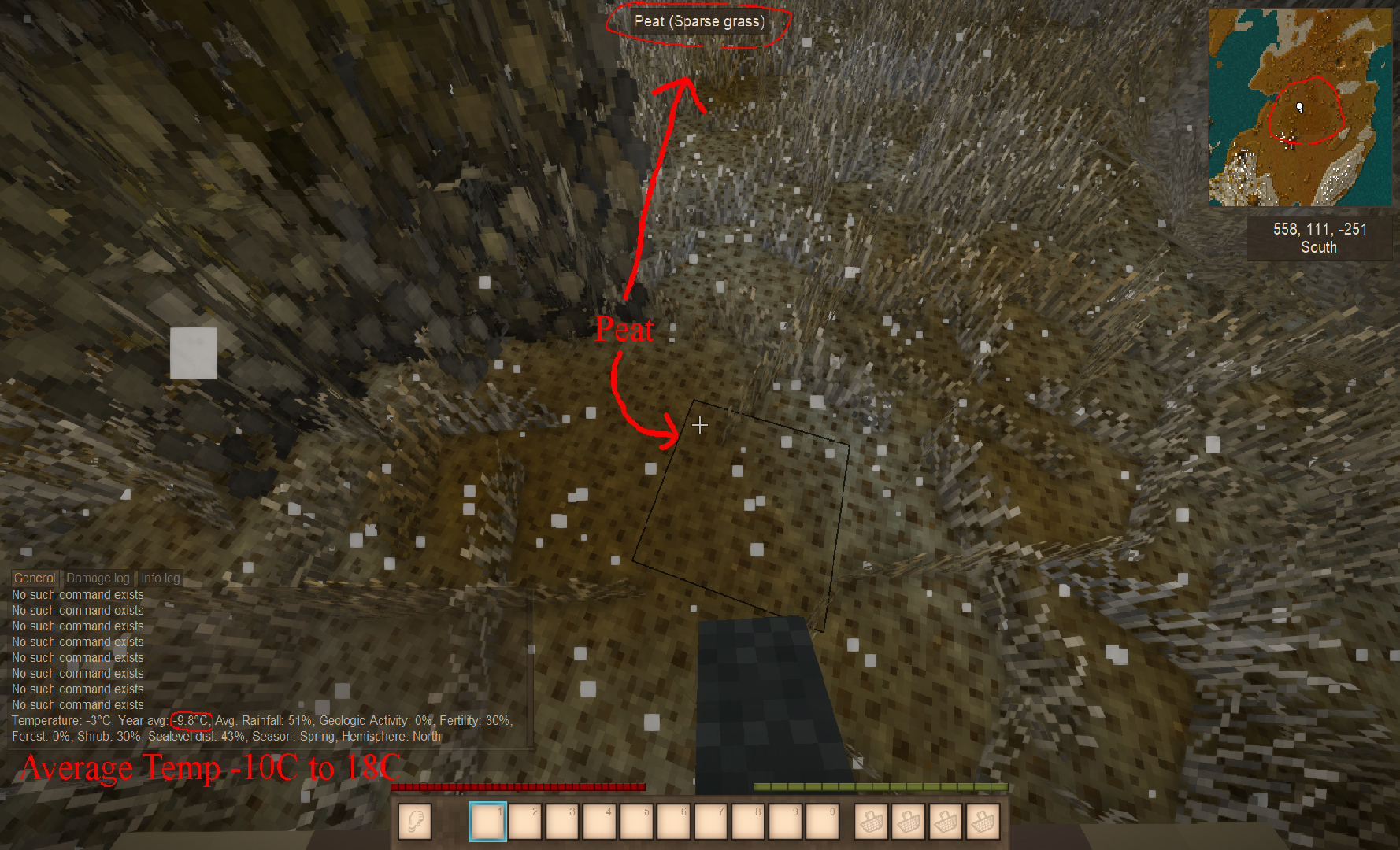Activate hotbar slot number 0

coord(821,822)
